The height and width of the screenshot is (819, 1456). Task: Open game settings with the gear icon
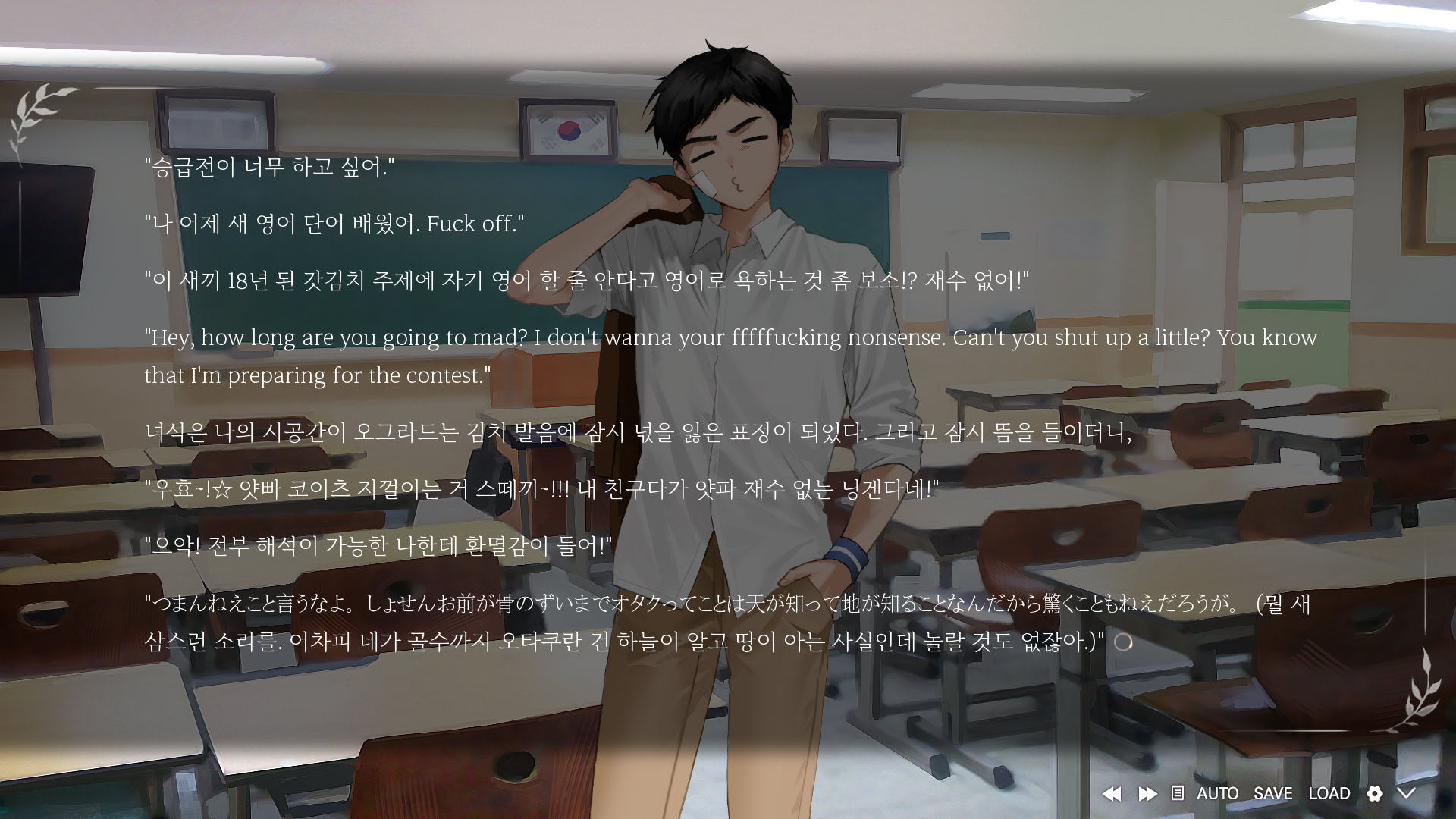point(1375,793)
